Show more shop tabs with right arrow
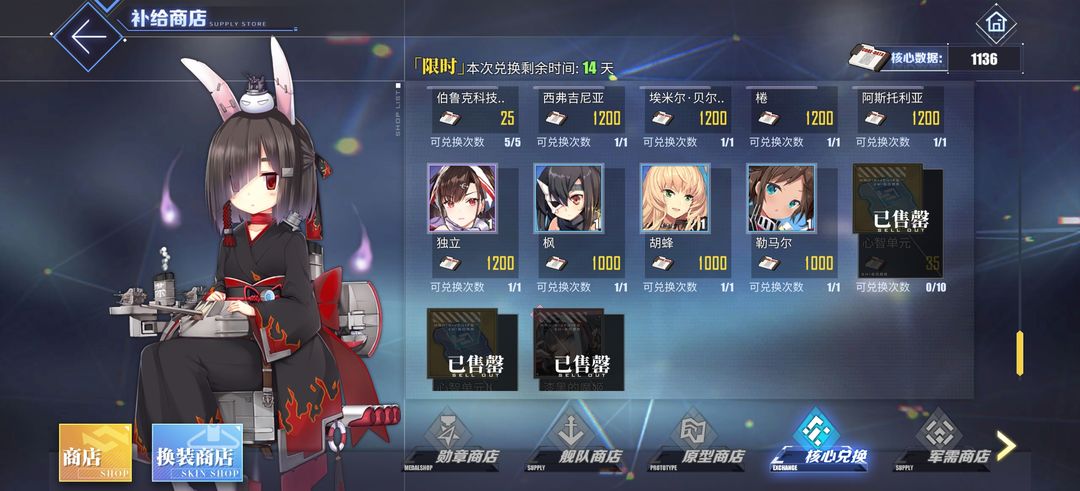 [x=1006, y=446]
